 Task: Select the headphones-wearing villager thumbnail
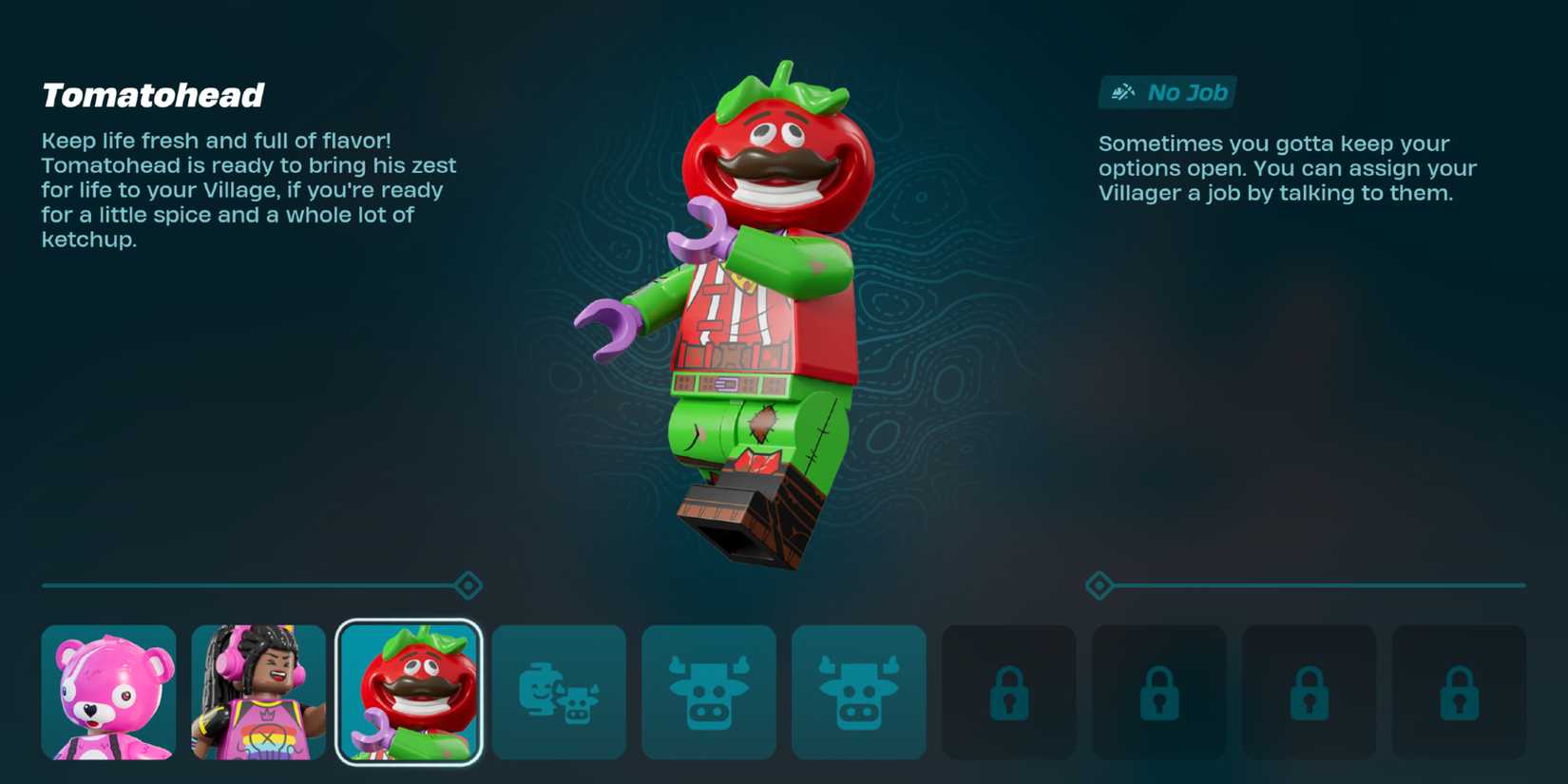click(258, 692)
